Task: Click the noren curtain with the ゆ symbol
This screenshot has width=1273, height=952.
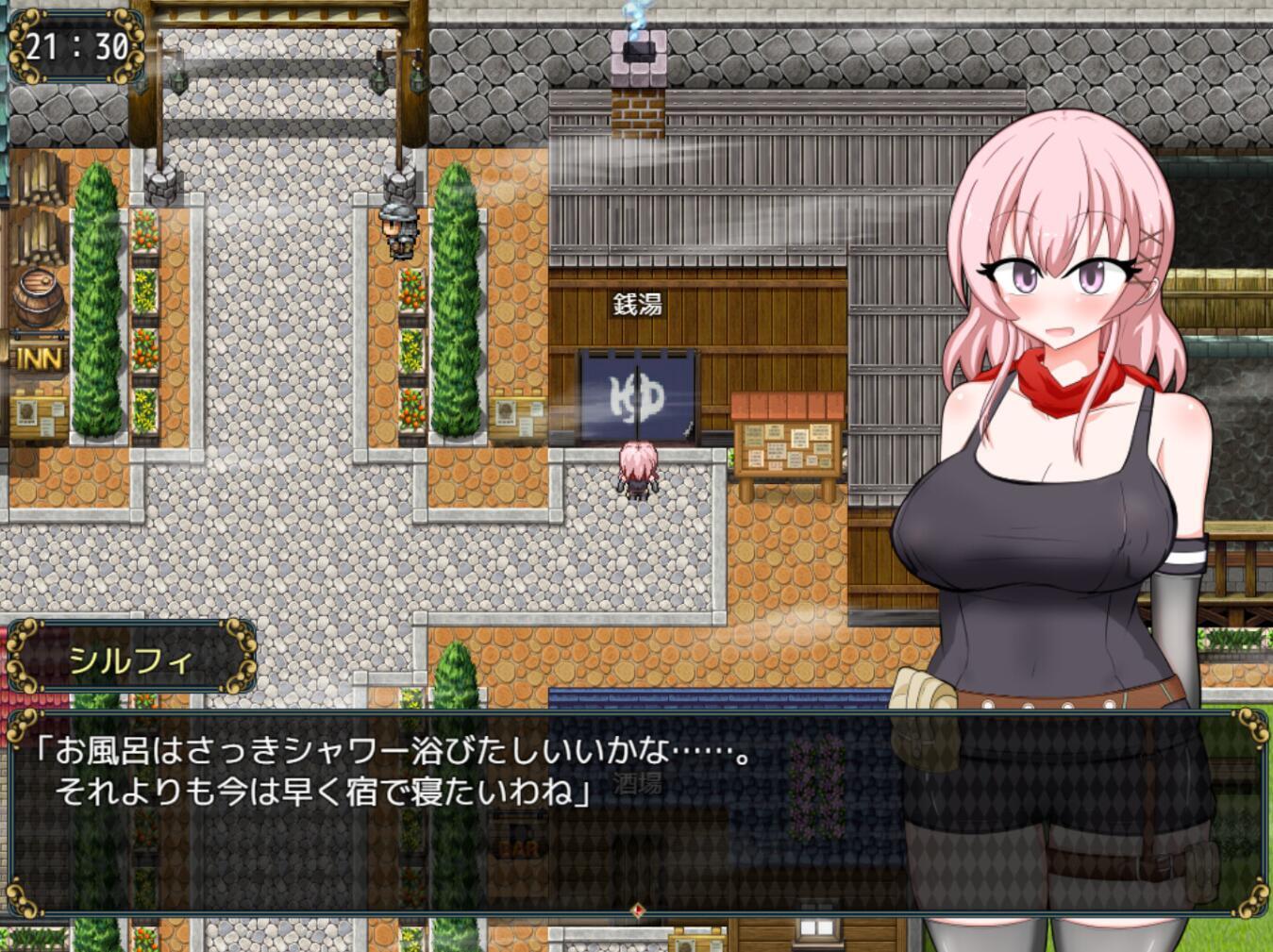Action: coord(637,396)
